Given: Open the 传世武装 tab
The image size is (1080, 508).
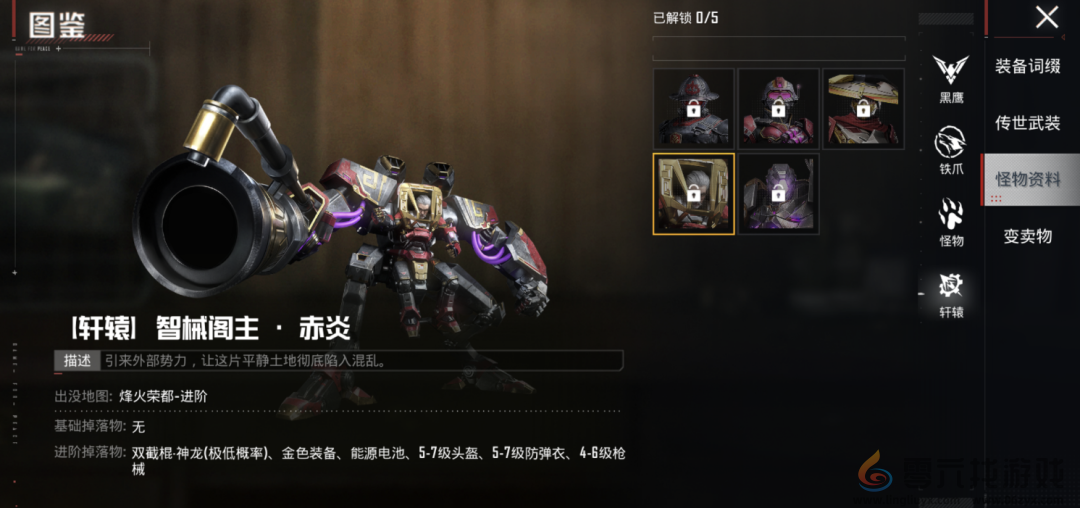Looking at the screenshot, I should [x=1028, y=123].
